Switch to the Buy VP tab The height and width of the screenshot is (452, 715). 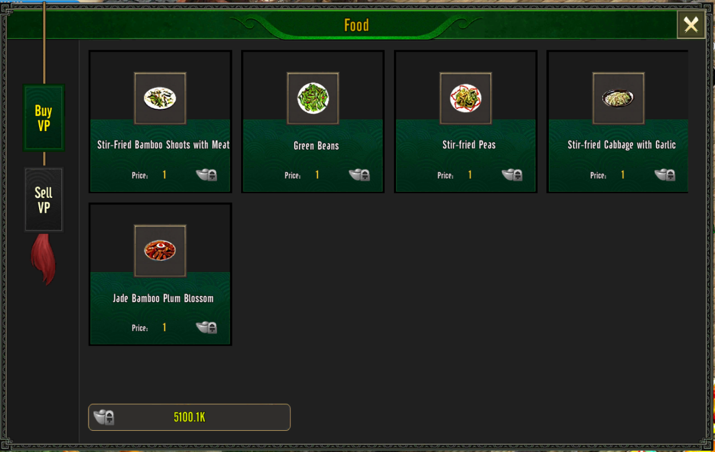(44, 118)
